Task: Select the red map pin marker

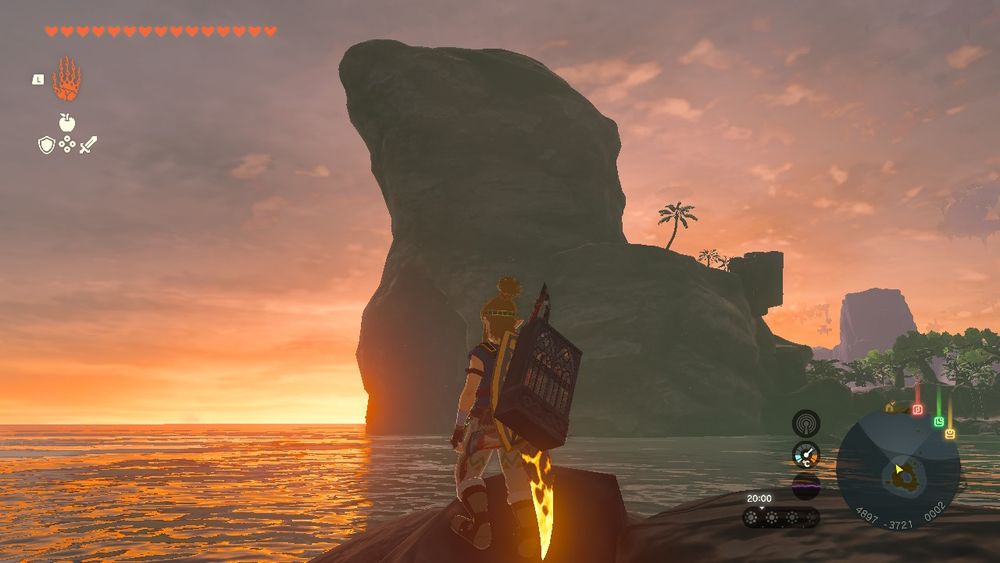Action: pyautogui.click(x=917, y=409)
